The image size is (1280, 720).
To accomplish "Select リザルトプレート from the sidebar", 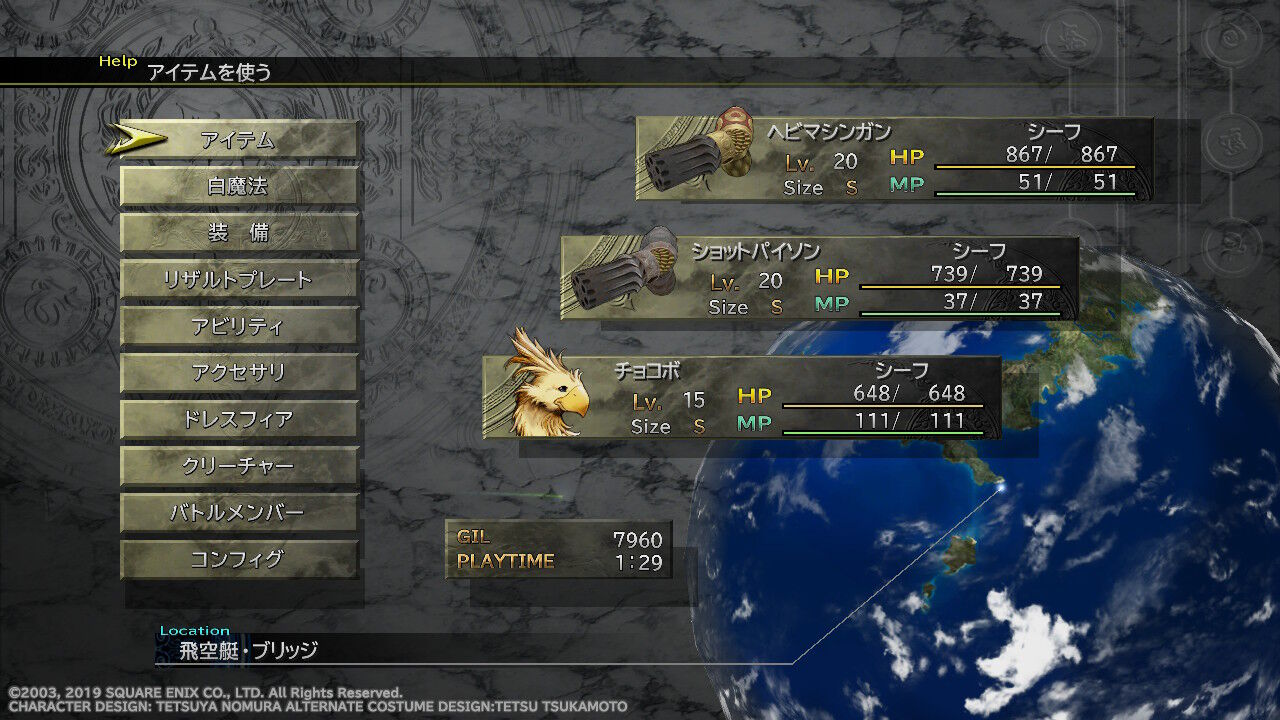I will coord(238,279).
